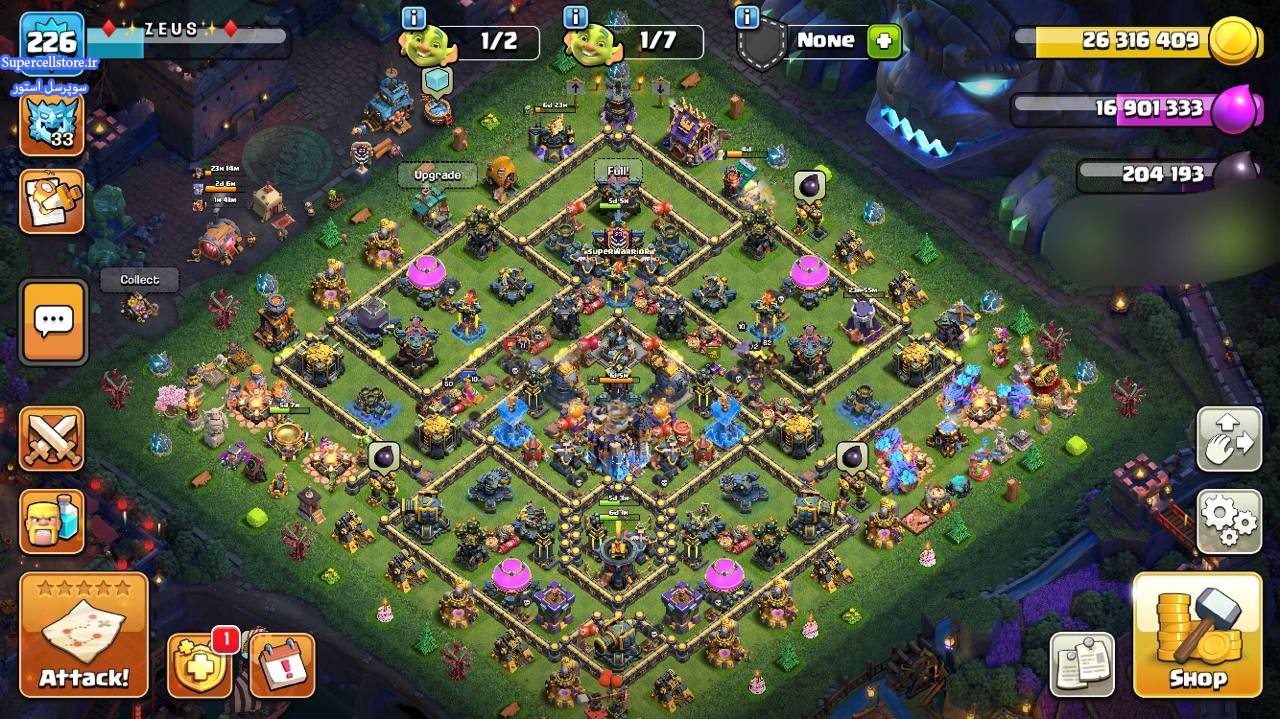This screenshot has width=1280, height=719.
Task: Show builder info for 1/2 builders
Action: coord(413,17)
